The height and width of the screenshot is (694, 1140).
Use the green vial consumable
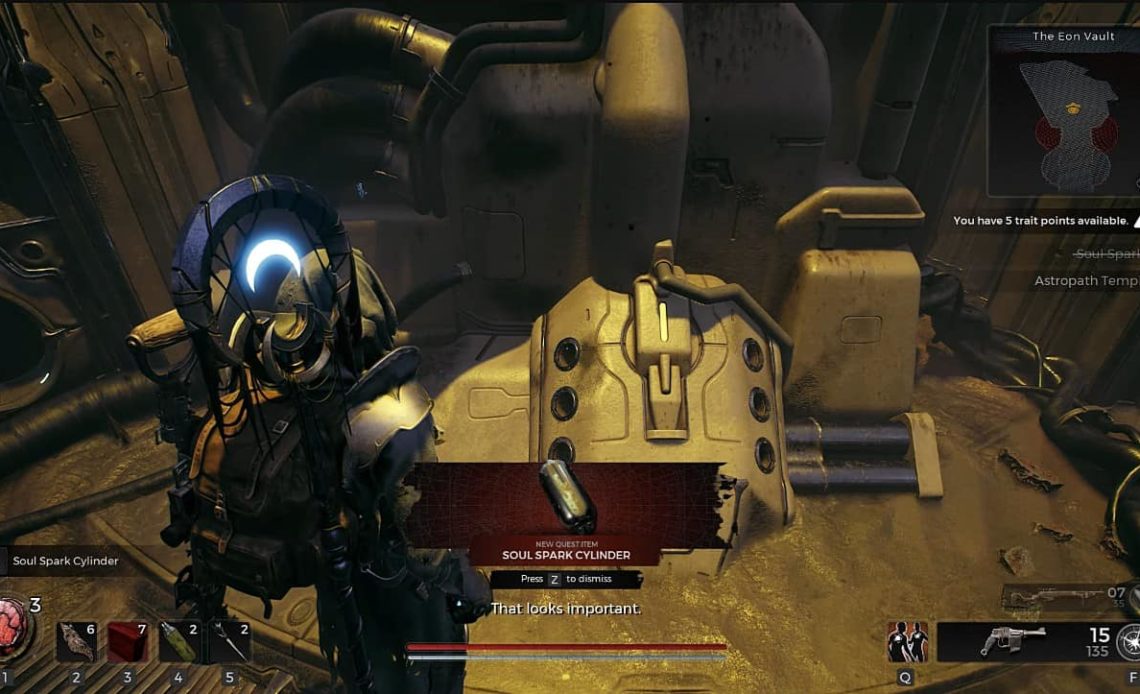coord(180,642)
